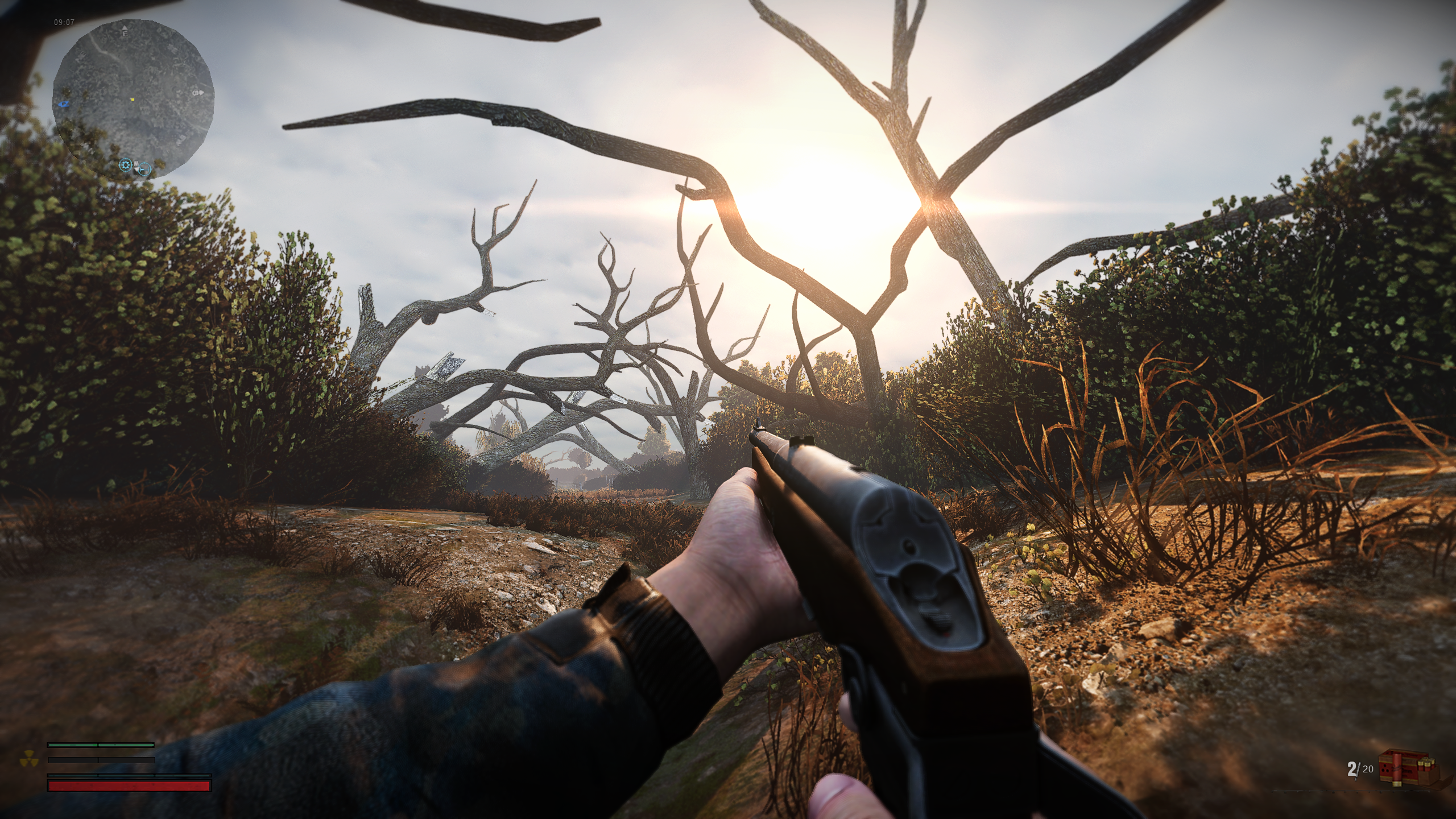
Task: Click the yellow player dot on minimap
Action: pyautogui.click(x=133, y=100)
